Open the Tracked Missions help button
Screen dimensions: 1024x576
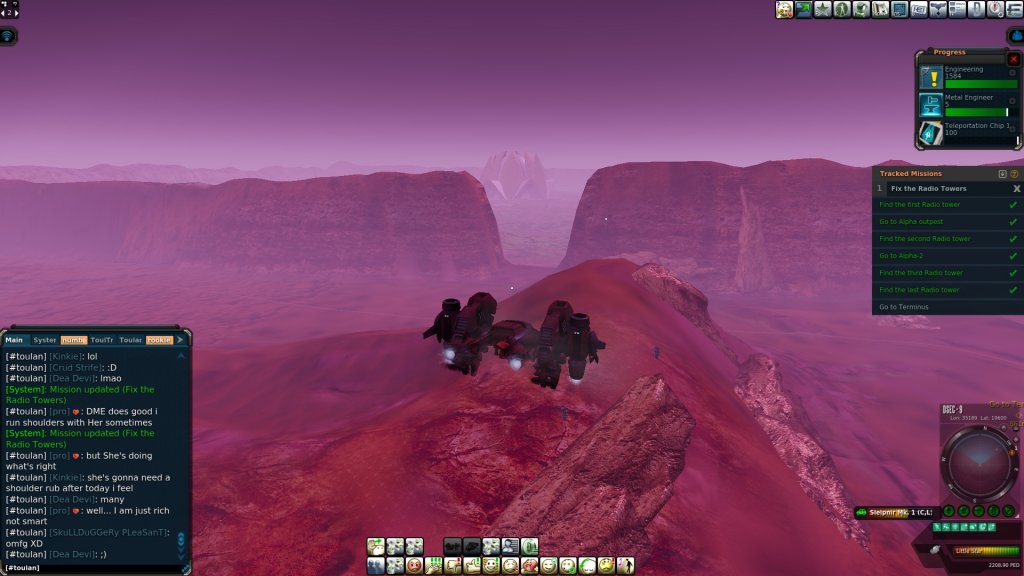click(x=1014, y=174)
